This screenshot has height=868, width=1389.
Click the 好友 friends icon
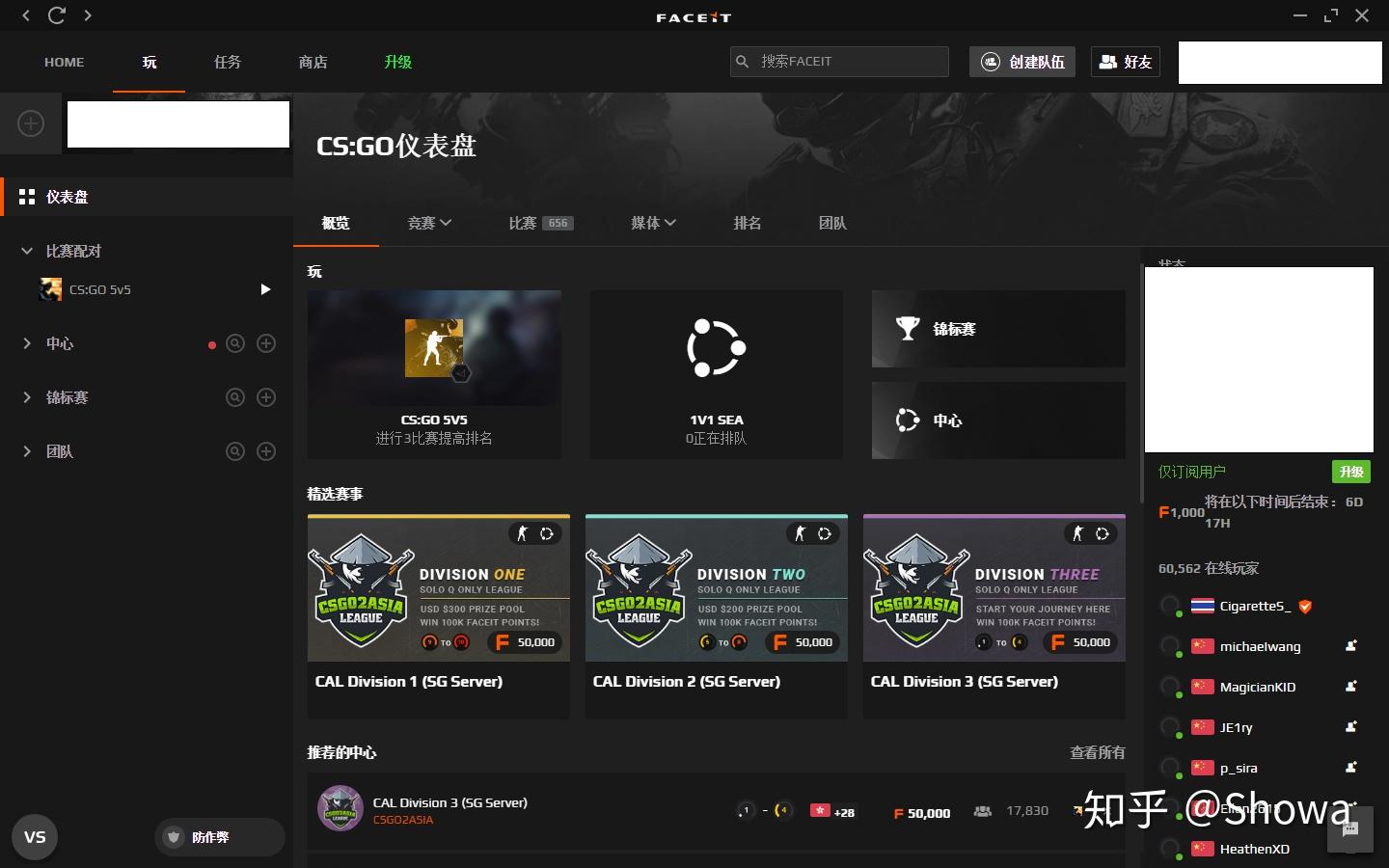[x=1125, y=62]
